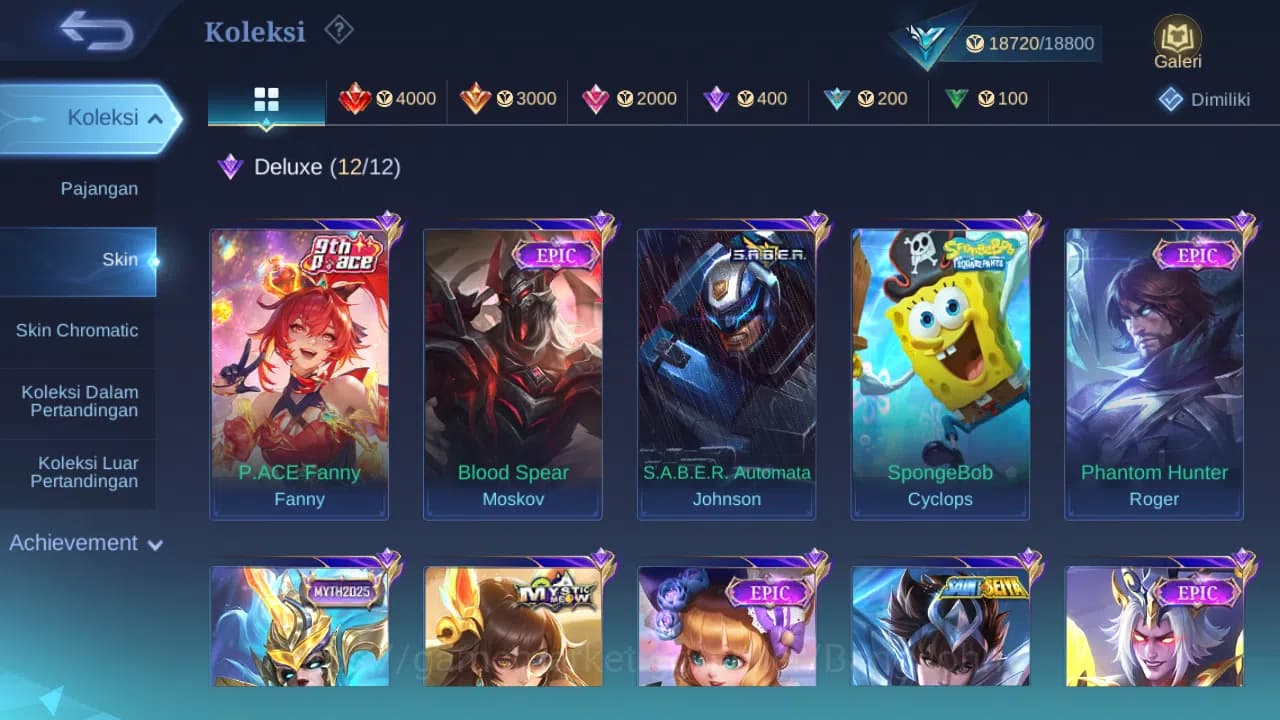1280x720 pixels.
Task: Open the help question mark beside Koleksi
Action: [338, 30]
